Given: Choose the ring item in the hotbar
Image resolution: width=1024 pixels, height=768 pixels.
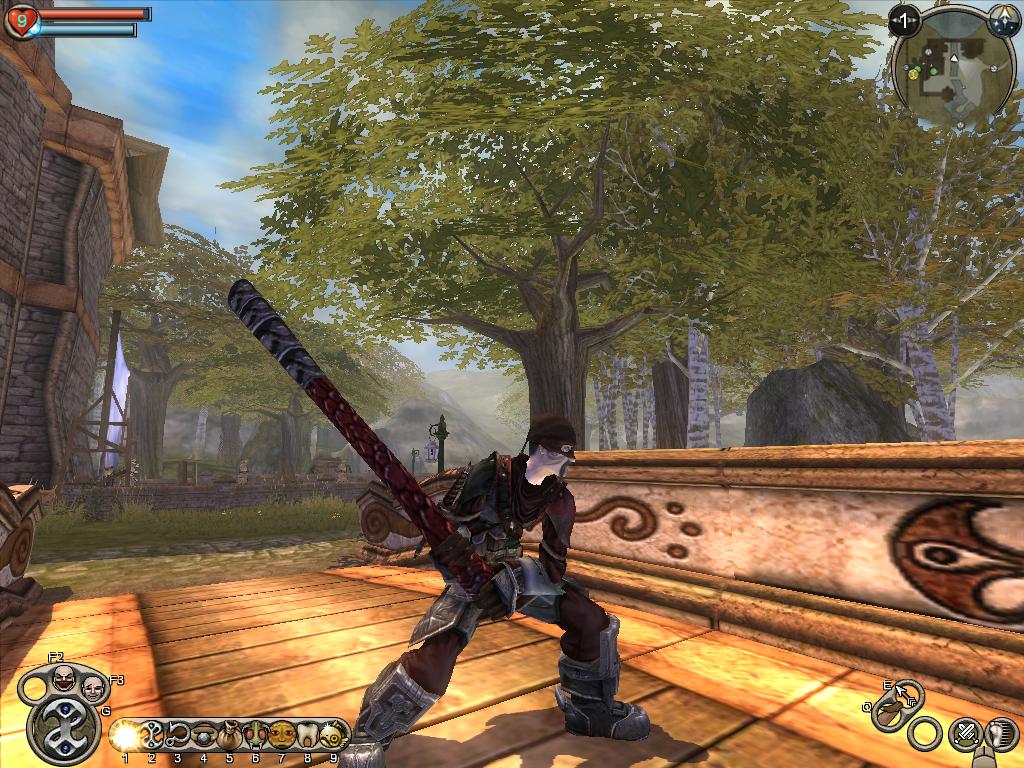Looking at the screenshot, I should point(204,735).
